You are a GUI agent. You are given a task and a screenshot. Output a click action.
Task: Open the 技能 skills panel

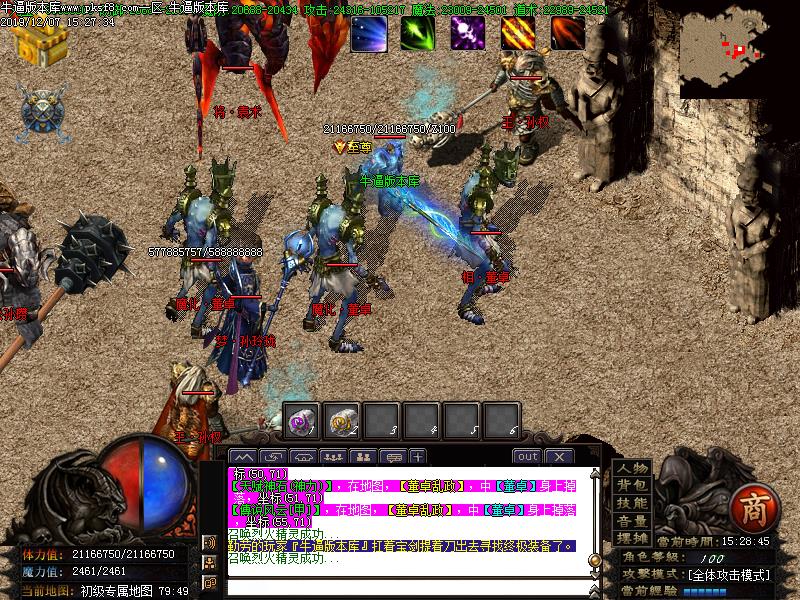point(631,503)
